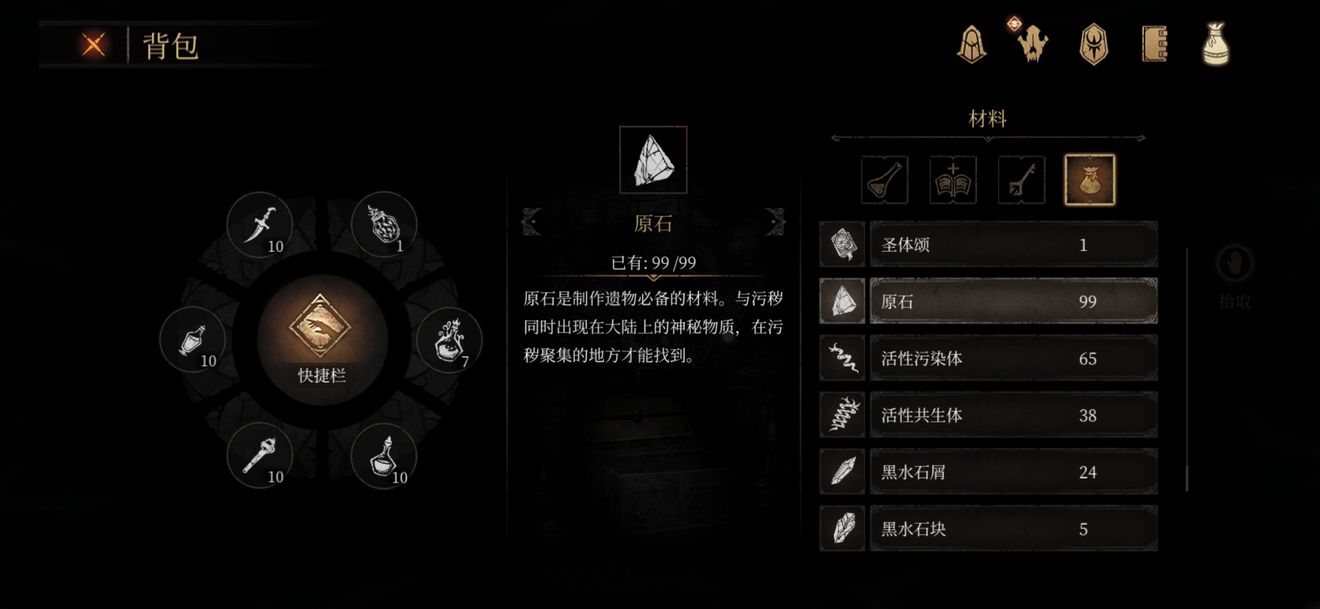1320x609 pixels.
Task: Select the 黑水石块 material row
Action: (1012, 529)
